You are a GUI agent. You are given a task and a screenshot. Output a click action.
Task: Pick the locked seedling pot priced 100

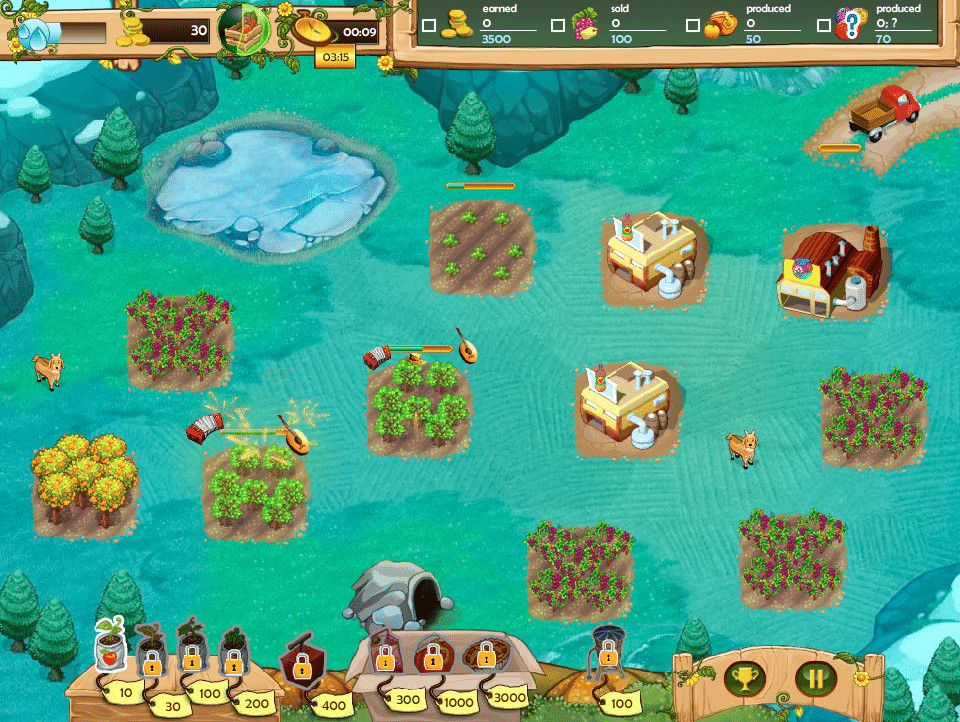pyautogui.click(x=191, y=648)
